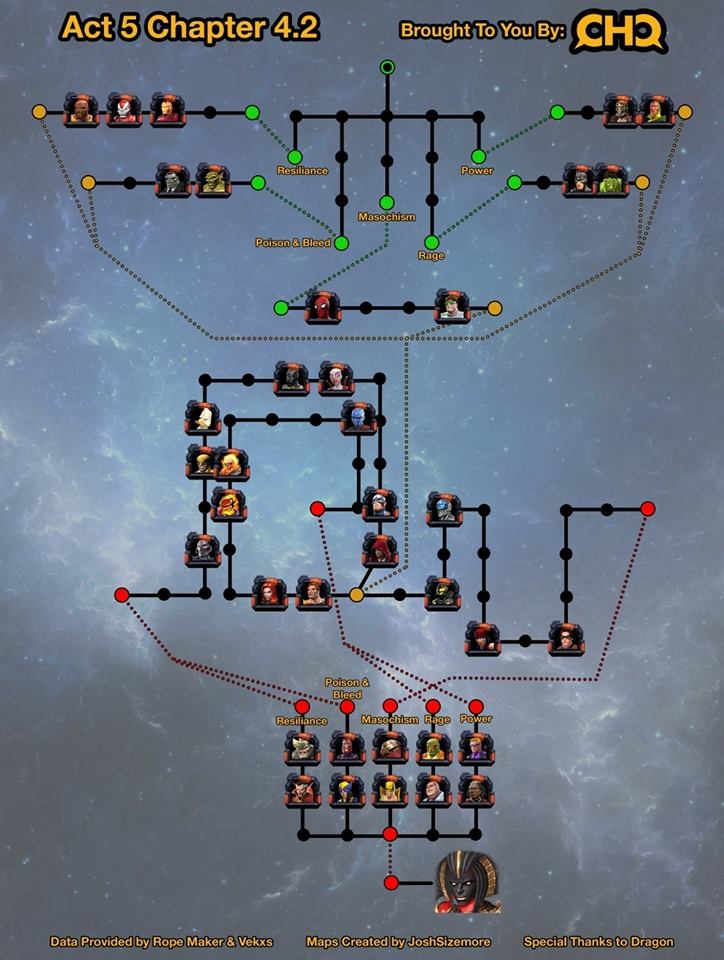Choose the red Resiliance path node
Screen dimensions: 724x960
click(302, 707)
